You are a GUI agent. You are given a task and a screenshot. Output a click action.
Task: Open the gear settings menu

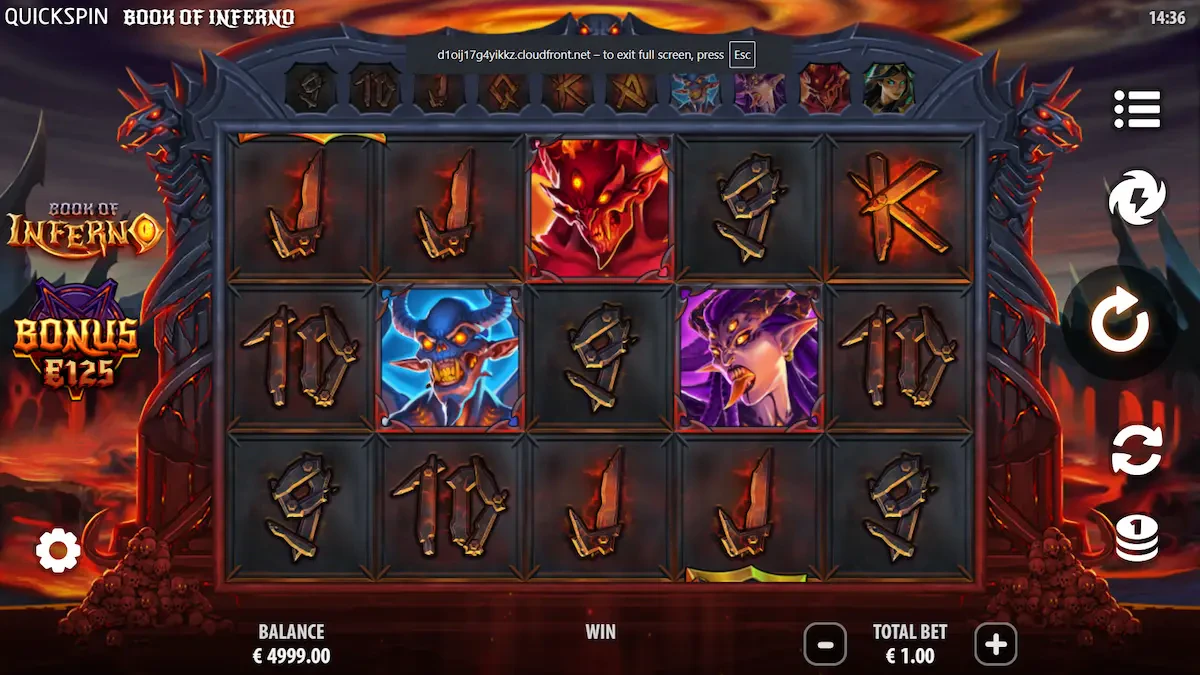(58, 550)
